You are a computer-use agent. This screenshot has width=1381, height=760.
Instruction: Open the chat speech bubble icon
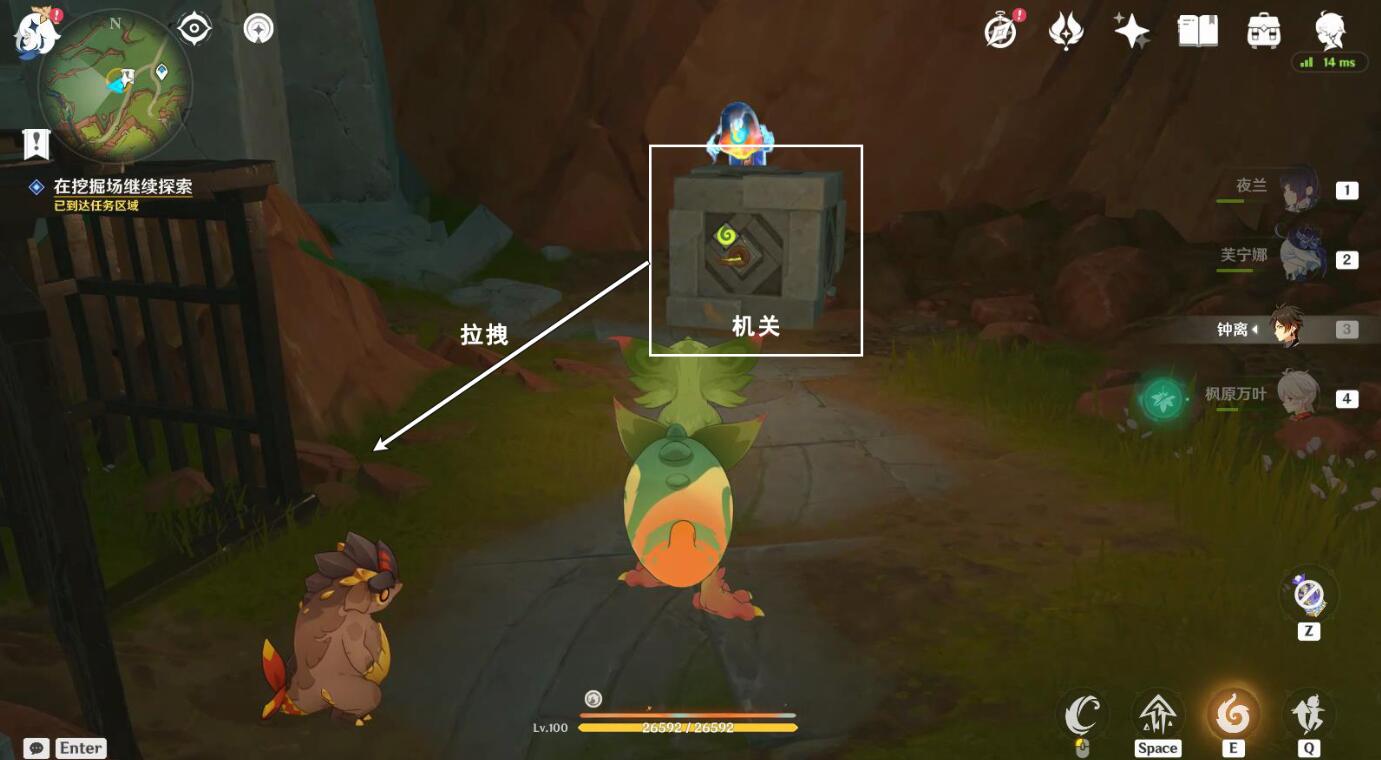tap(36, 748)
